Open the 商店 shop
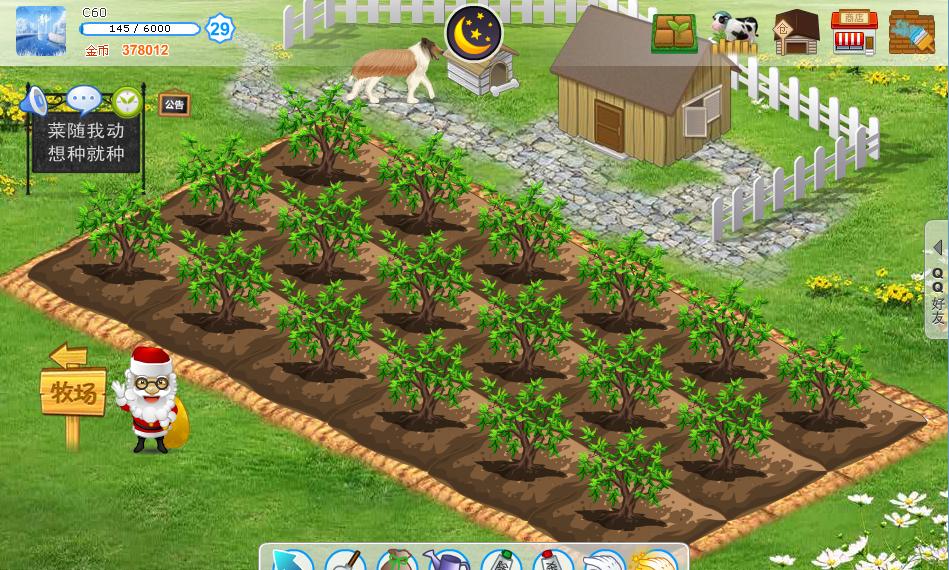 click(x=853, y=33)
